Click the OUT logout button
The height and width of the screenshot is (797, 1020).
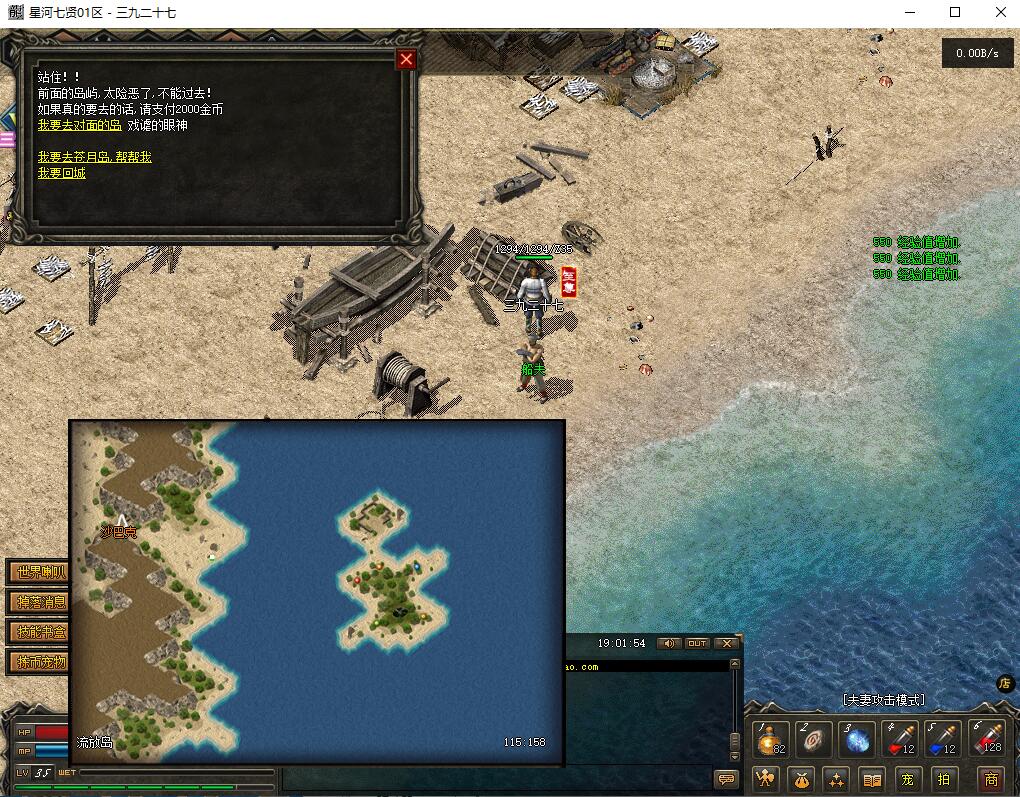click(697, 643)
